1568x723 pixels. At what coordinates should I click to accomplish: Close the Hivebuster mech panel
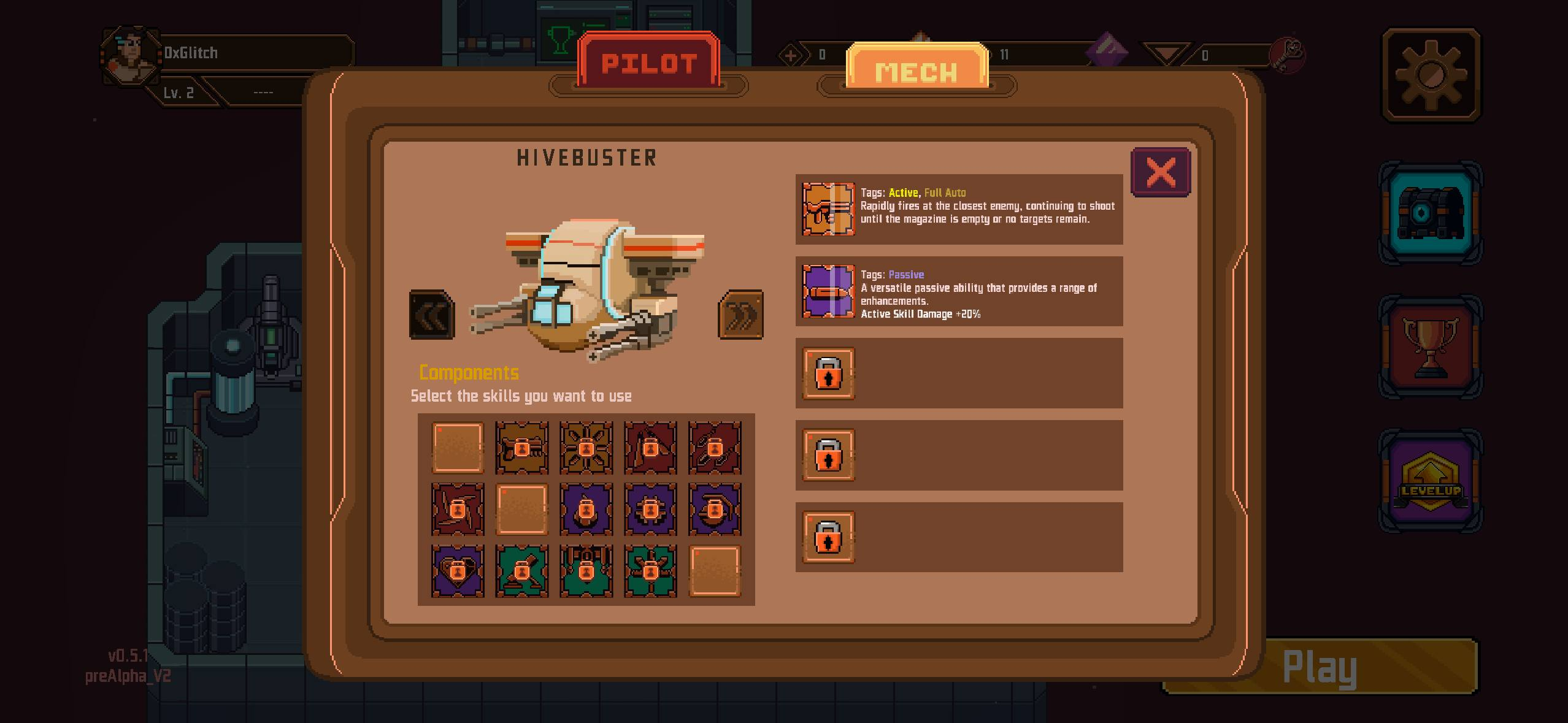(x=1160, y=172)
